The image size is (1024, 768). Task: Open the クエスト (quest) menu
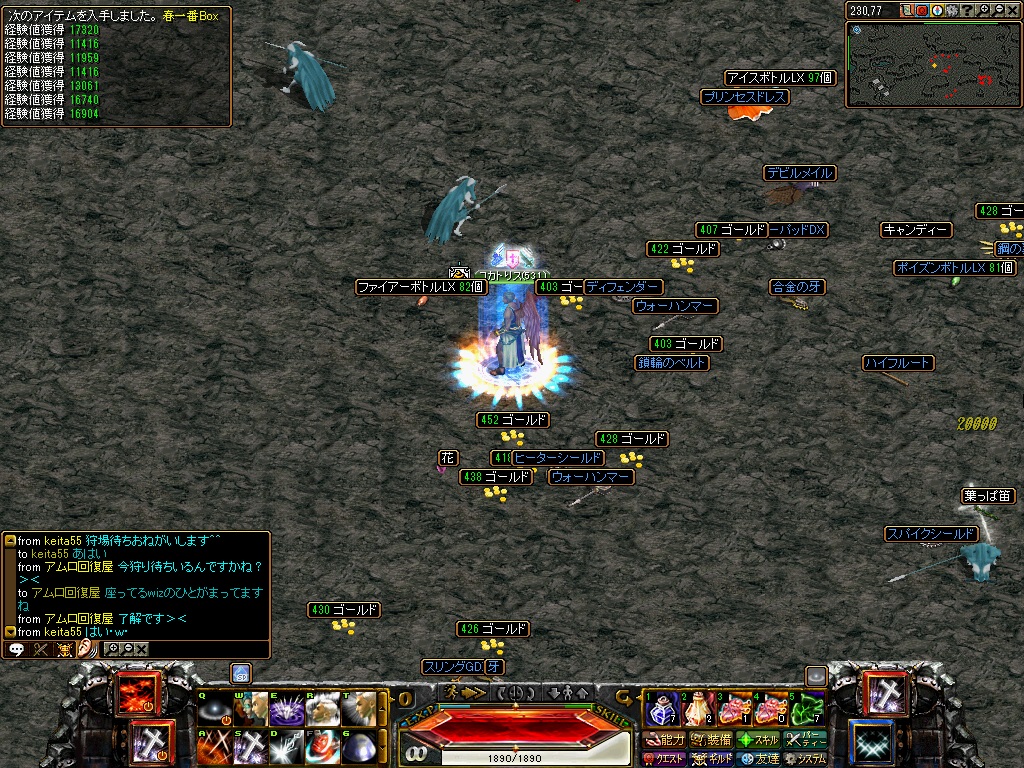click(665, 759)
